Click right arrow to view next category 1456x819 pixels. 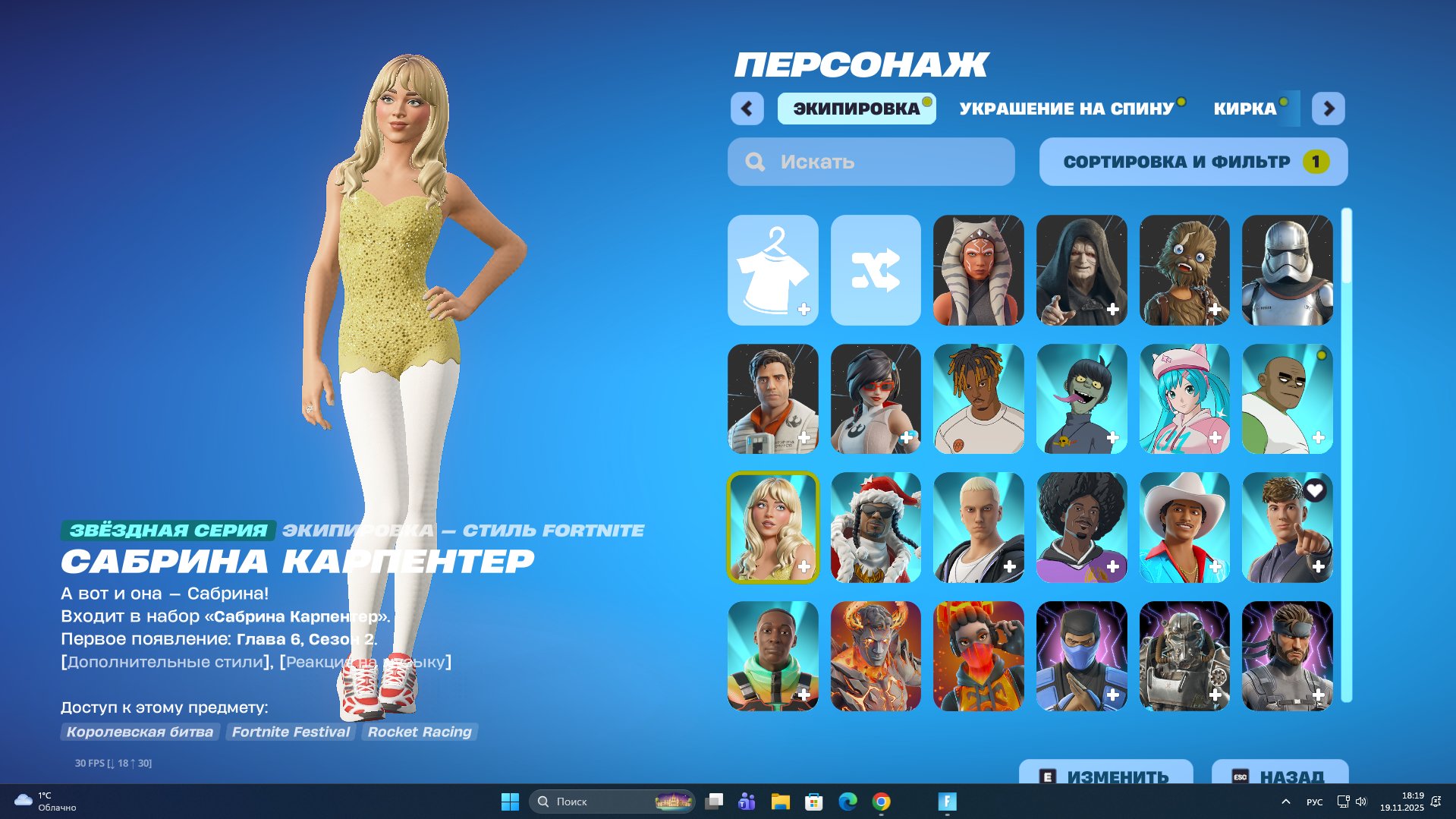tap(1329, 109)
